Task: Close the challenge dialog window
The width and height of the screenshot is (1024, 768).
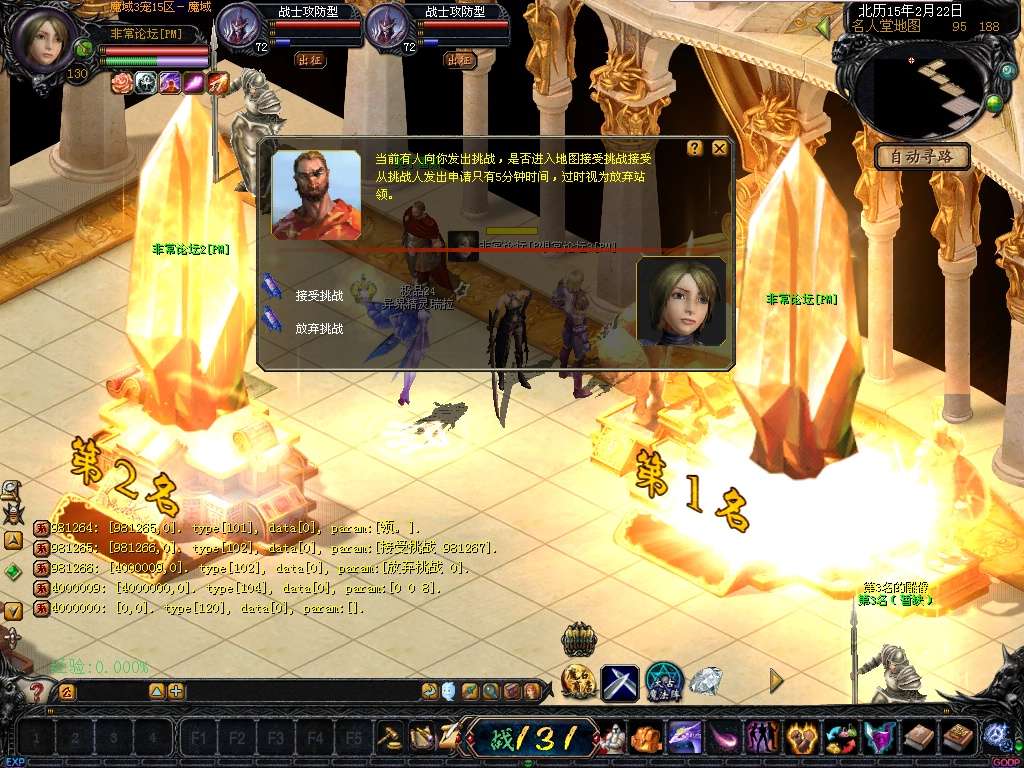Action: (x=719, y=148)
